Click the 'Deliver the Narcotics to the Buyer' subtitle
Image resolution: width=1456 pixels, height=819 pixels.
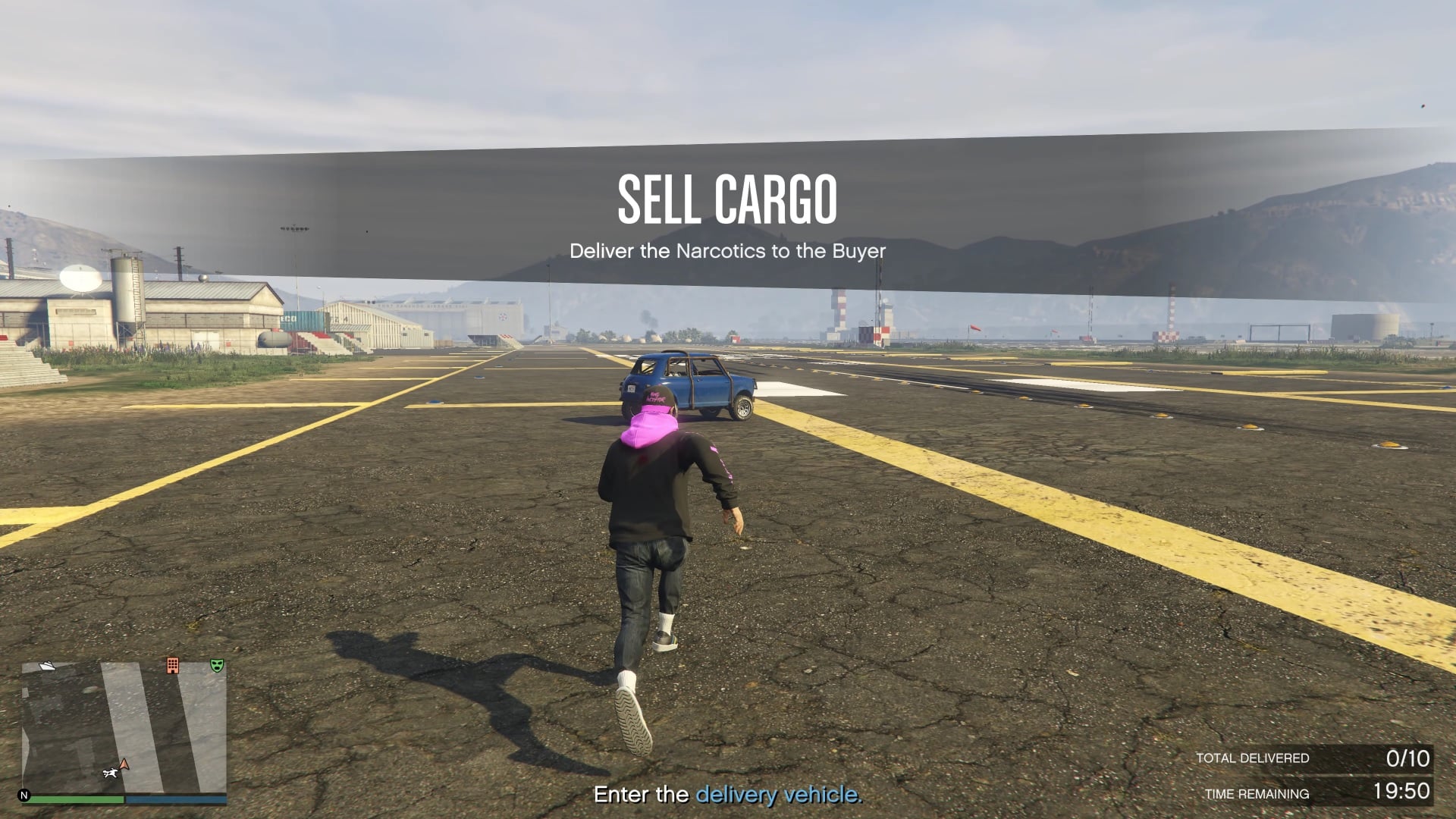[728, 251]
